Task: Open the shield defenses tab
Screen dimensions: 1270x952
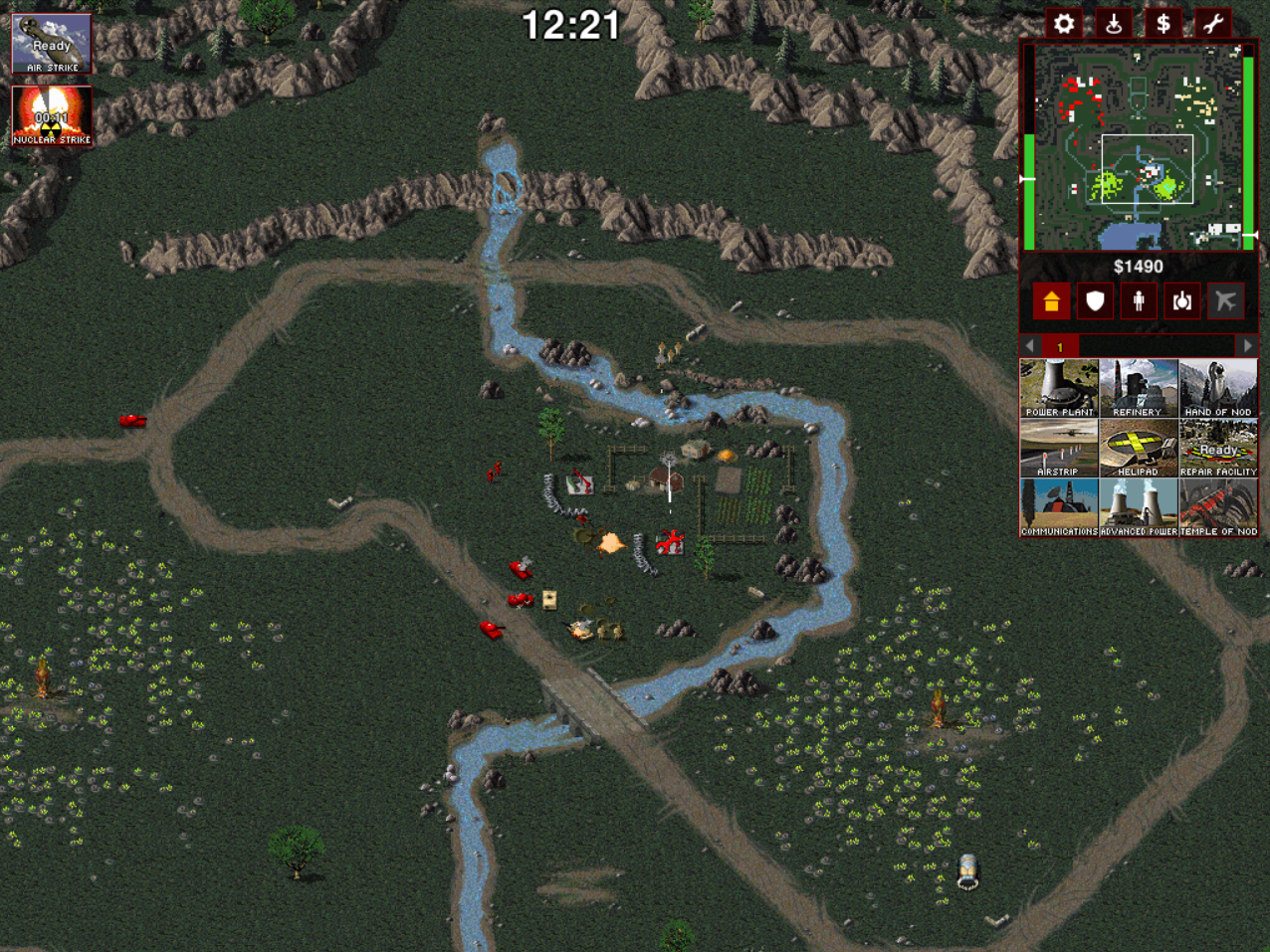Action: [x=1095, y=301]
